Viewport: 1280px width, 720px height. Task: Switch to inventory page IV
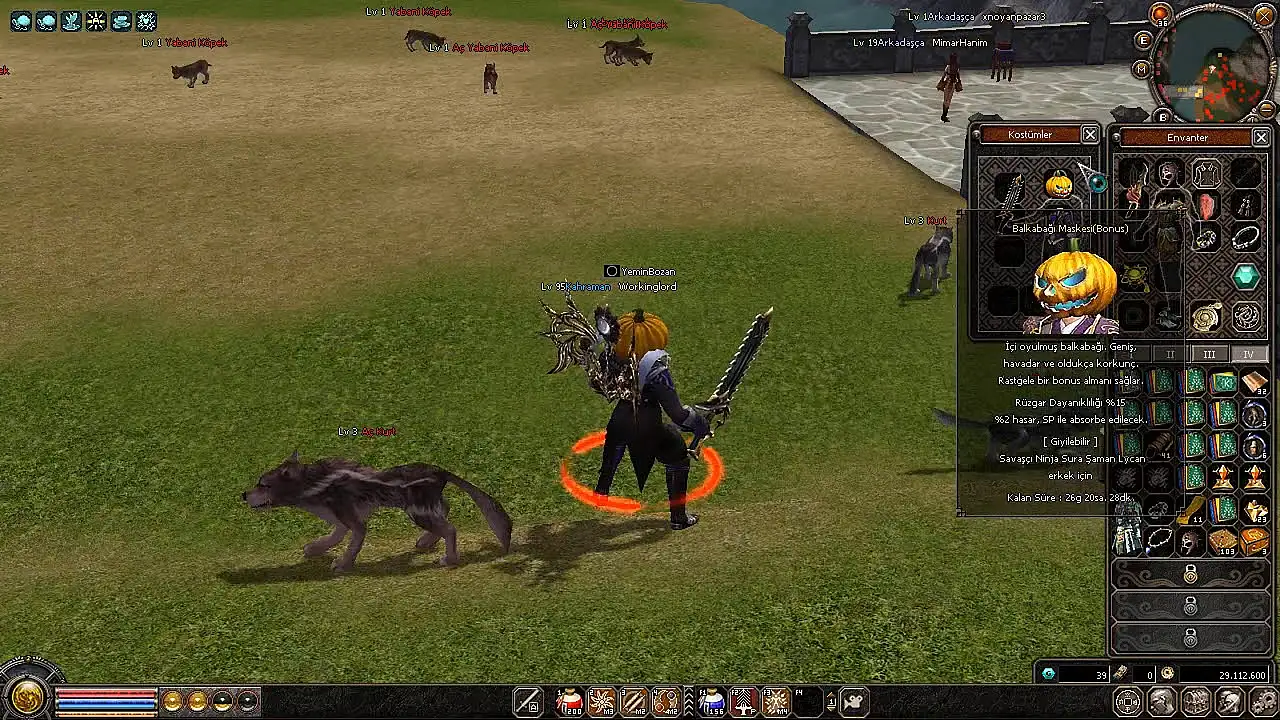coord(1248,354)
